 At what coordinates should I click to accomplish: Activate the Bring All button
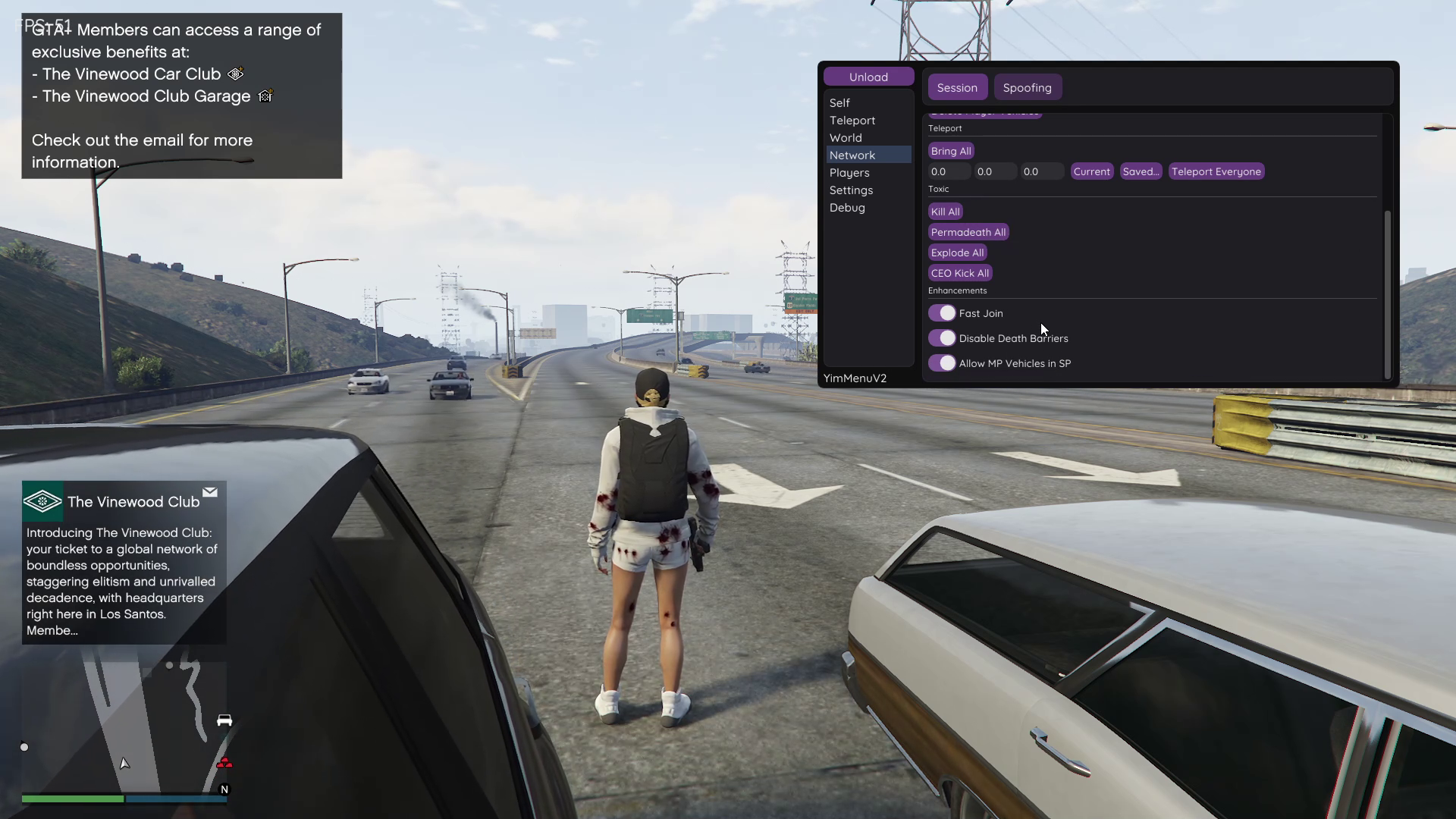(x=951, y=151)
